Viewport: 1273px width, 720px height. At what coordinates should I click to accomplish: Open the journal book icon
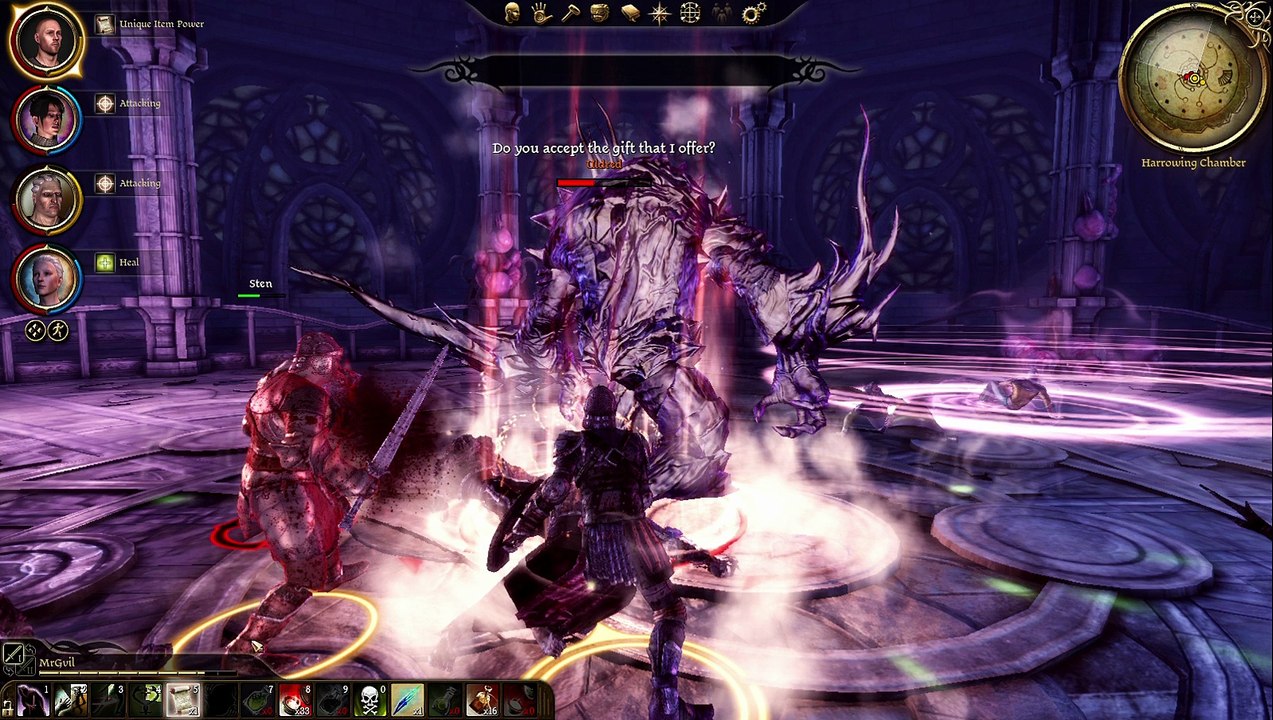click(630, 12)
